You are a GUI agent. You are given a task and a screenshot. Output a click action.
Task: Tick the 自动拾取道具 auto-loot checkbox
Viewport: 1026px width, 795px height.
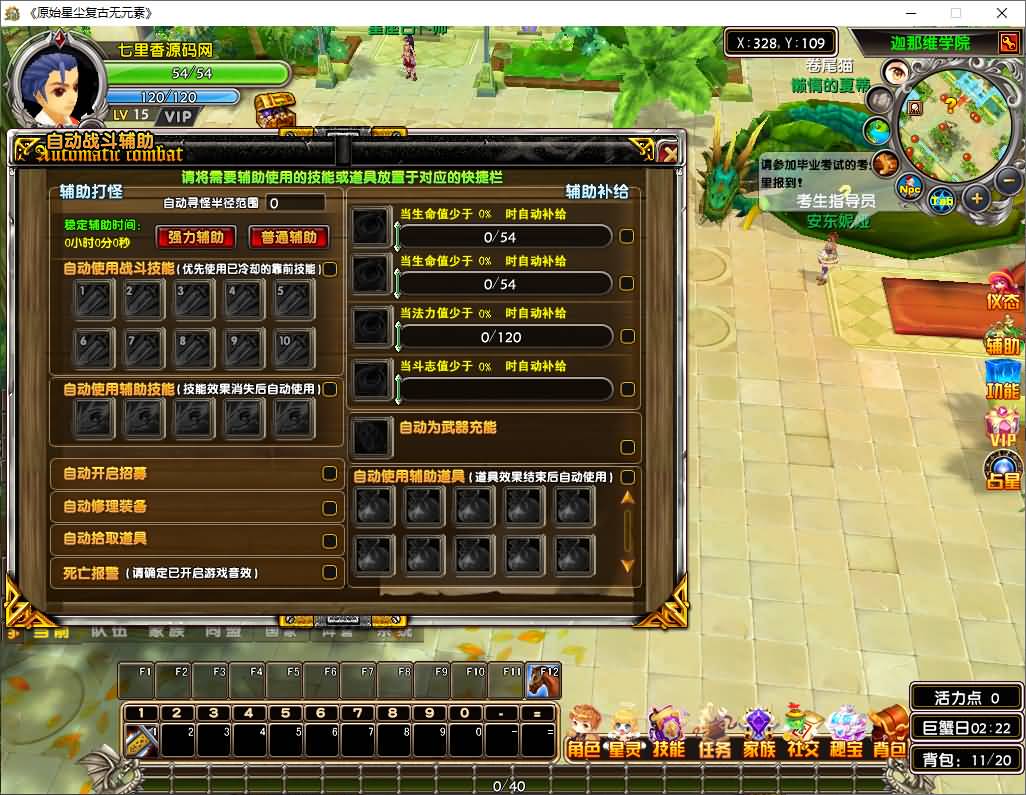click(x=329, y=541)
